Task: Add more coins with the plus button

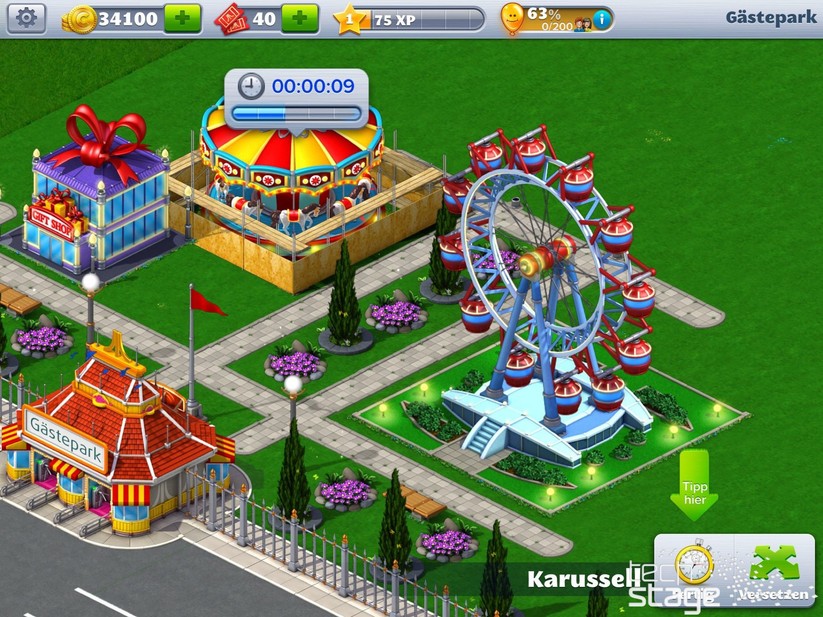Action: [x=182, y=18]
